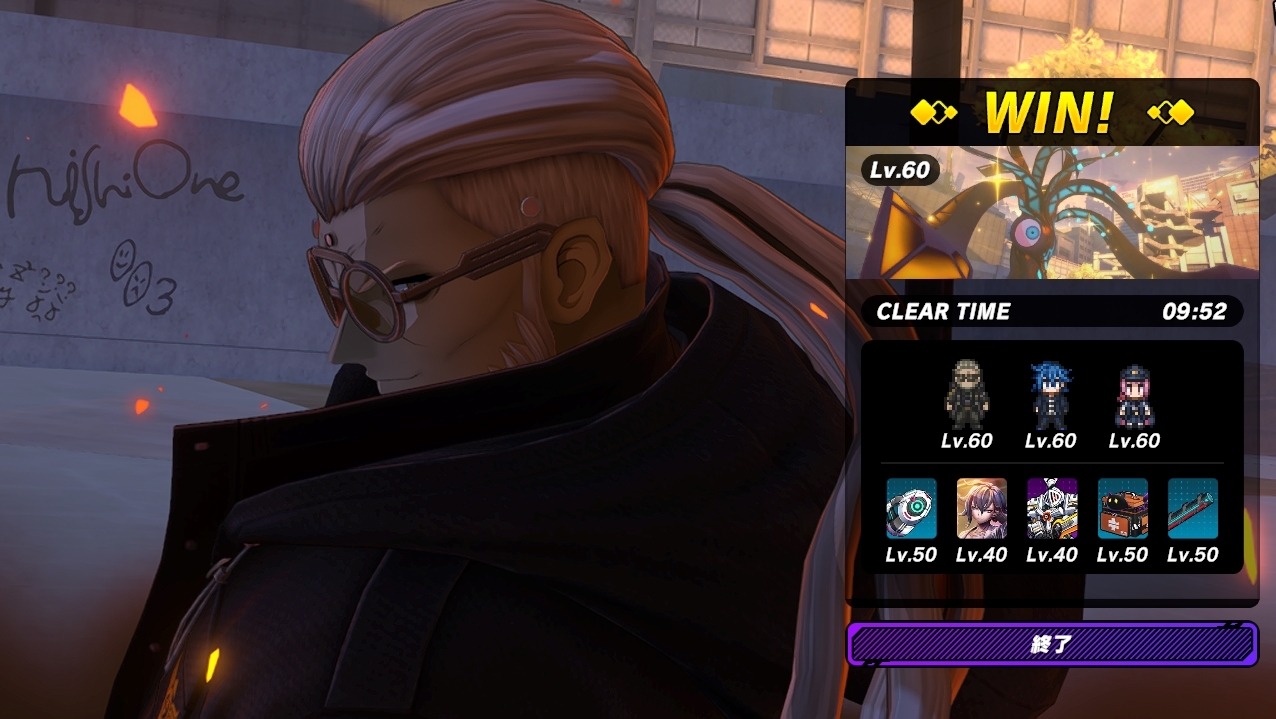This screenshot has height=719, width=1276.
Task: View the white mech robot card
Action: click(1052, 508)
